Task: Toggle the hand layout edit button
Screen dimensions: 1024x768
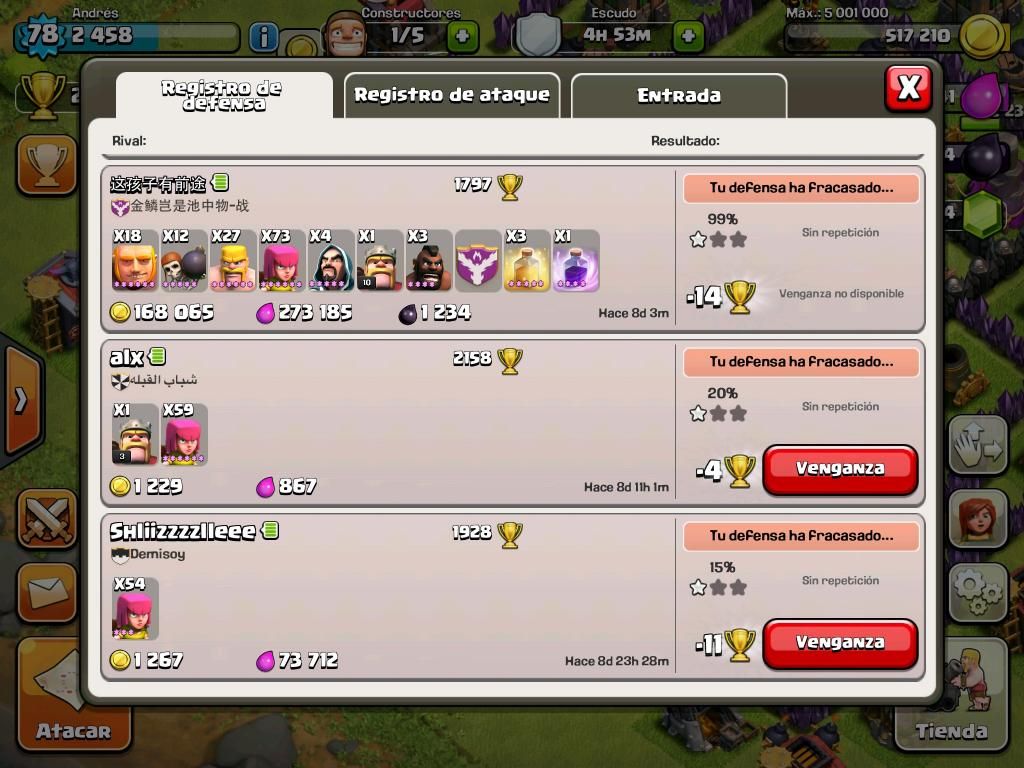Action: pyautogui.click(x=977, y=446)
